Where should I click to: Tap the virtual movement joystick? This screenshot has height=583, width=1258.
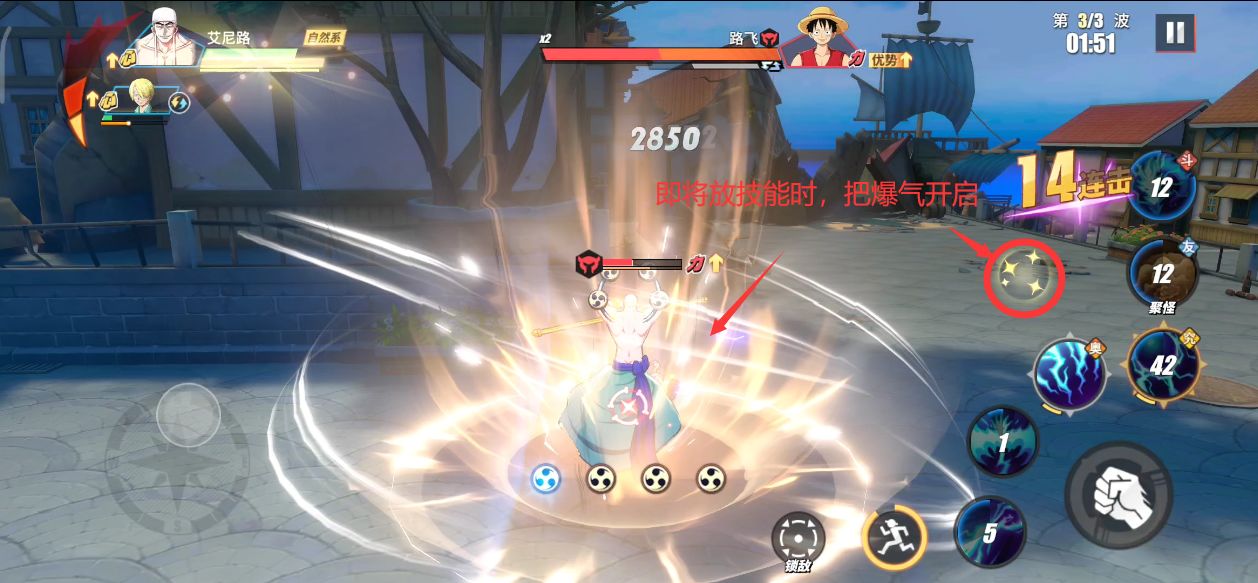tap(188, 412)
